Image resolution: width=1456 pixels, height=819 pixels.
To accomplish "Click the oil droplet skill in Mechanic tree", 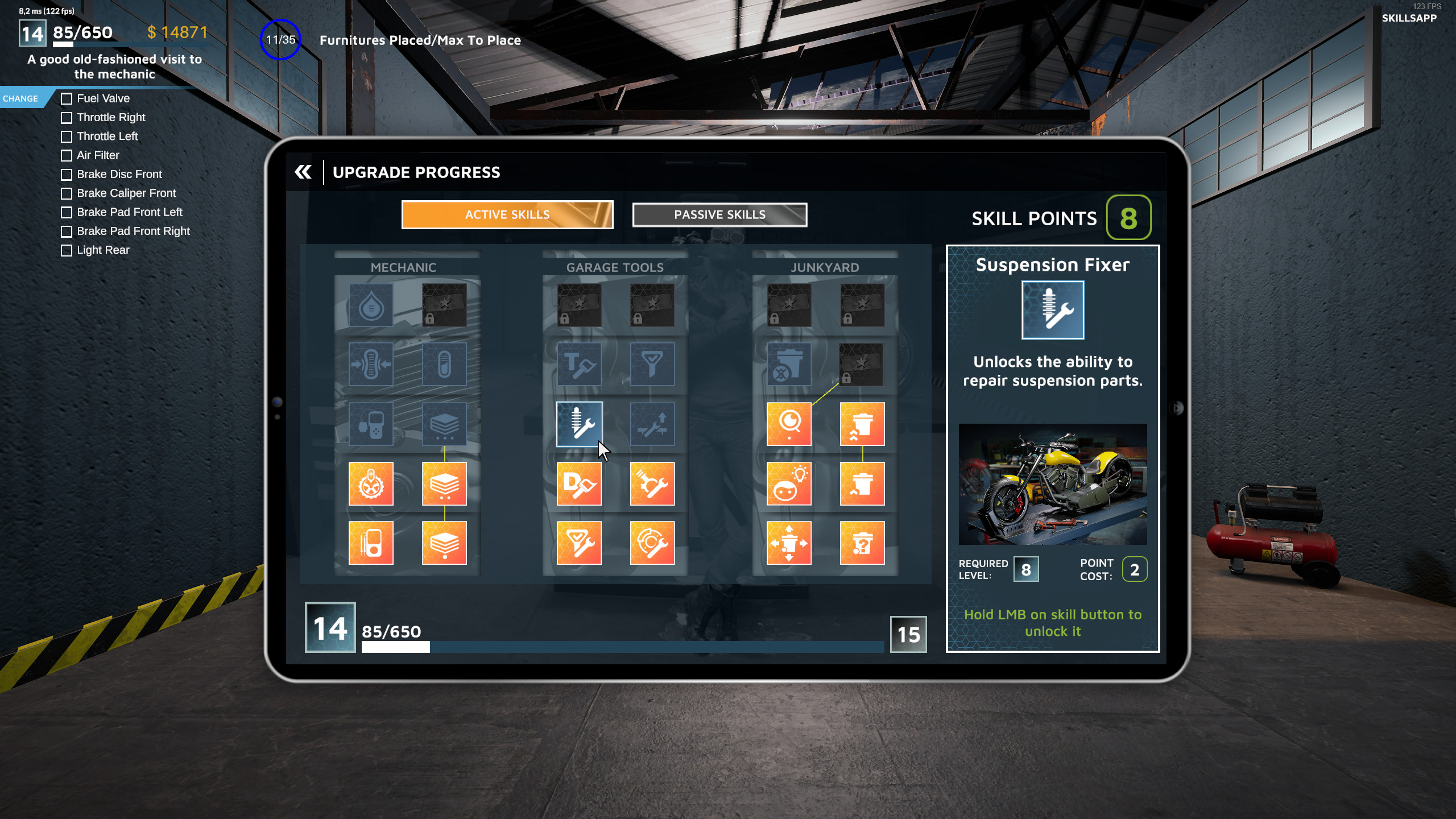I will click(x=371, y=305).
